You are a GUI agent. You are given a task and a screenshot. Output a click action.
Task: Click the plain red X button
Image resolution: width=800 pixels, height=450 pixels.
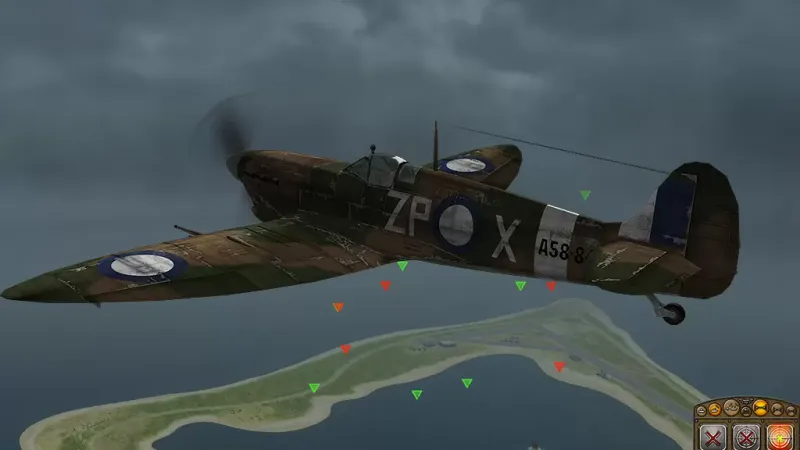(713, 438)
